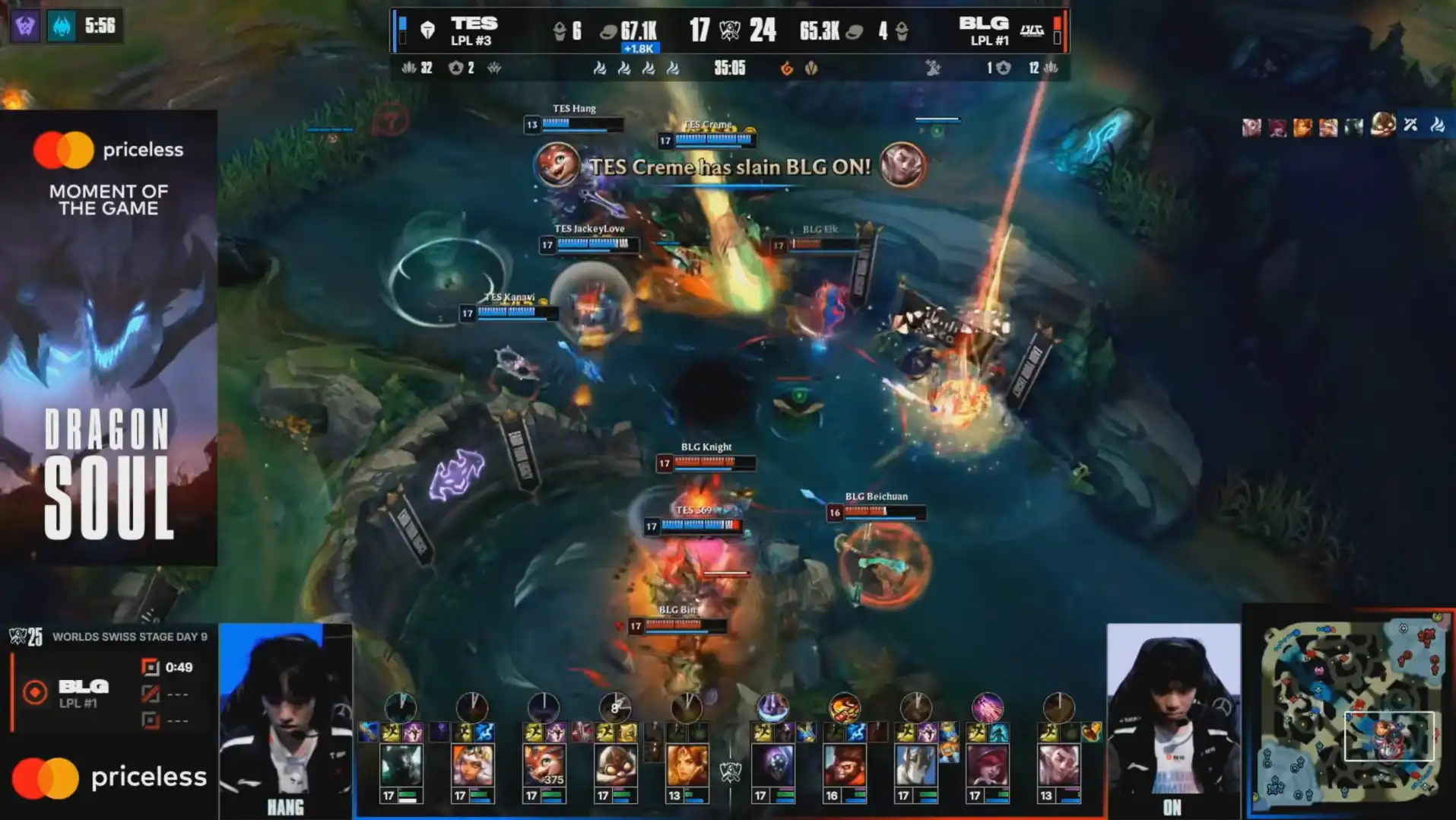Viewport: 1456px width, 820px height.
Task: Click the crossed swords kill feed icon
Action: (1410, 125)
